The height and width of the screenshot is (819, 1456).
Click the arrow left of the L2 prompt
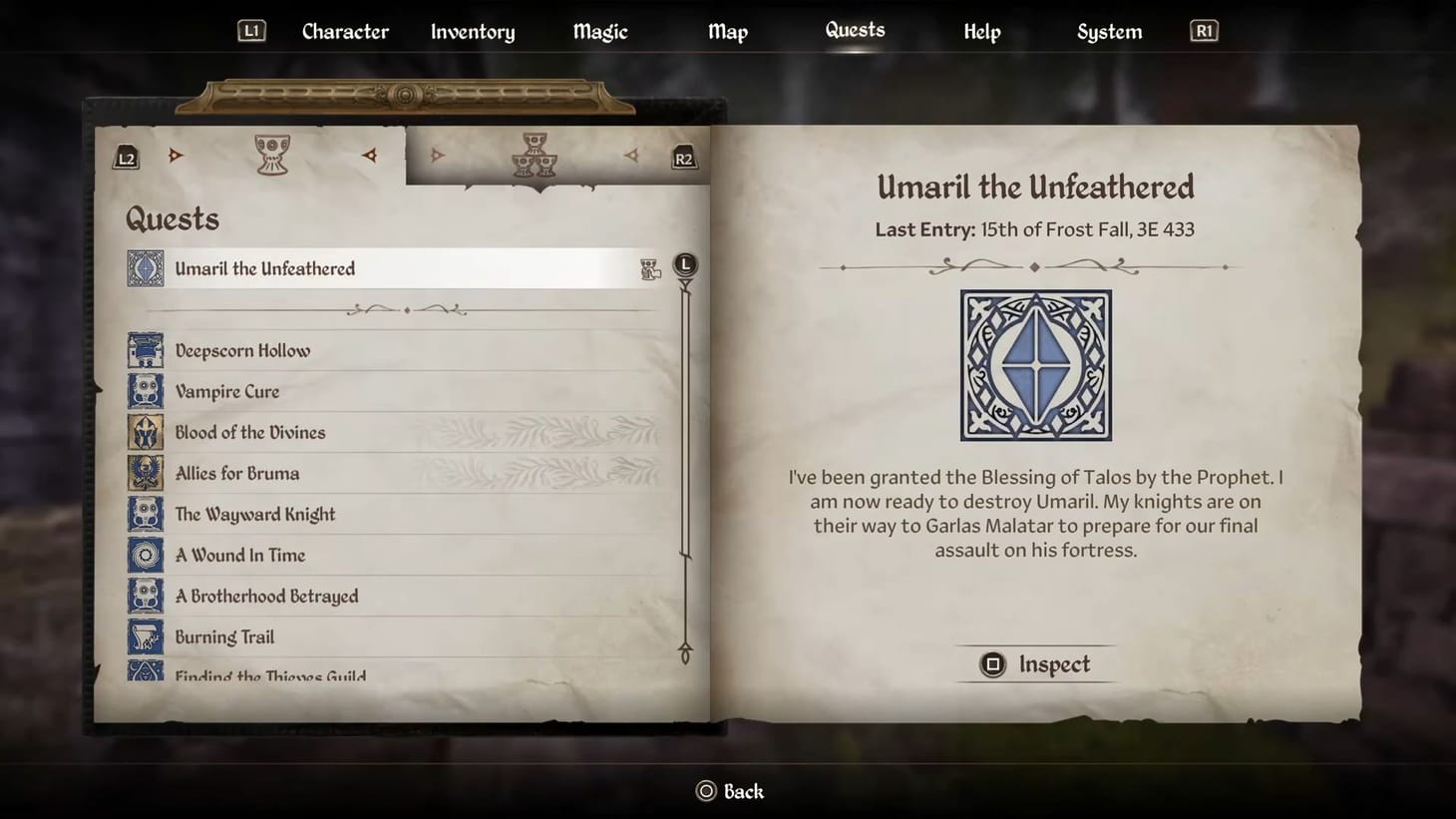[176, 155]
